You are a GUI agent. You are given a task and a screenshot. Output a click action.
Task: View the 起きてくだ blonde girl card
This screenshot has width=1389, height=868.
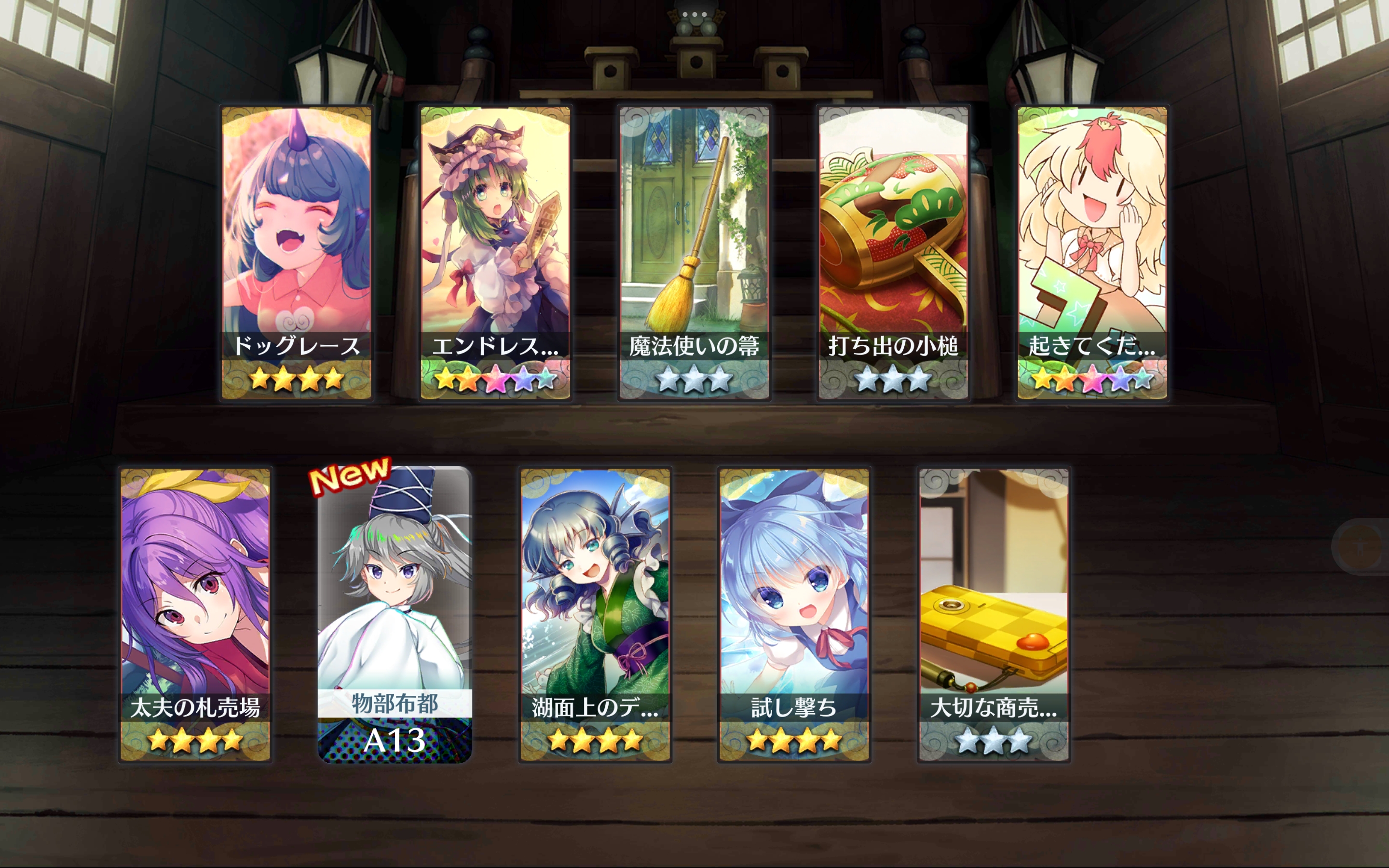coord(1092,253)
